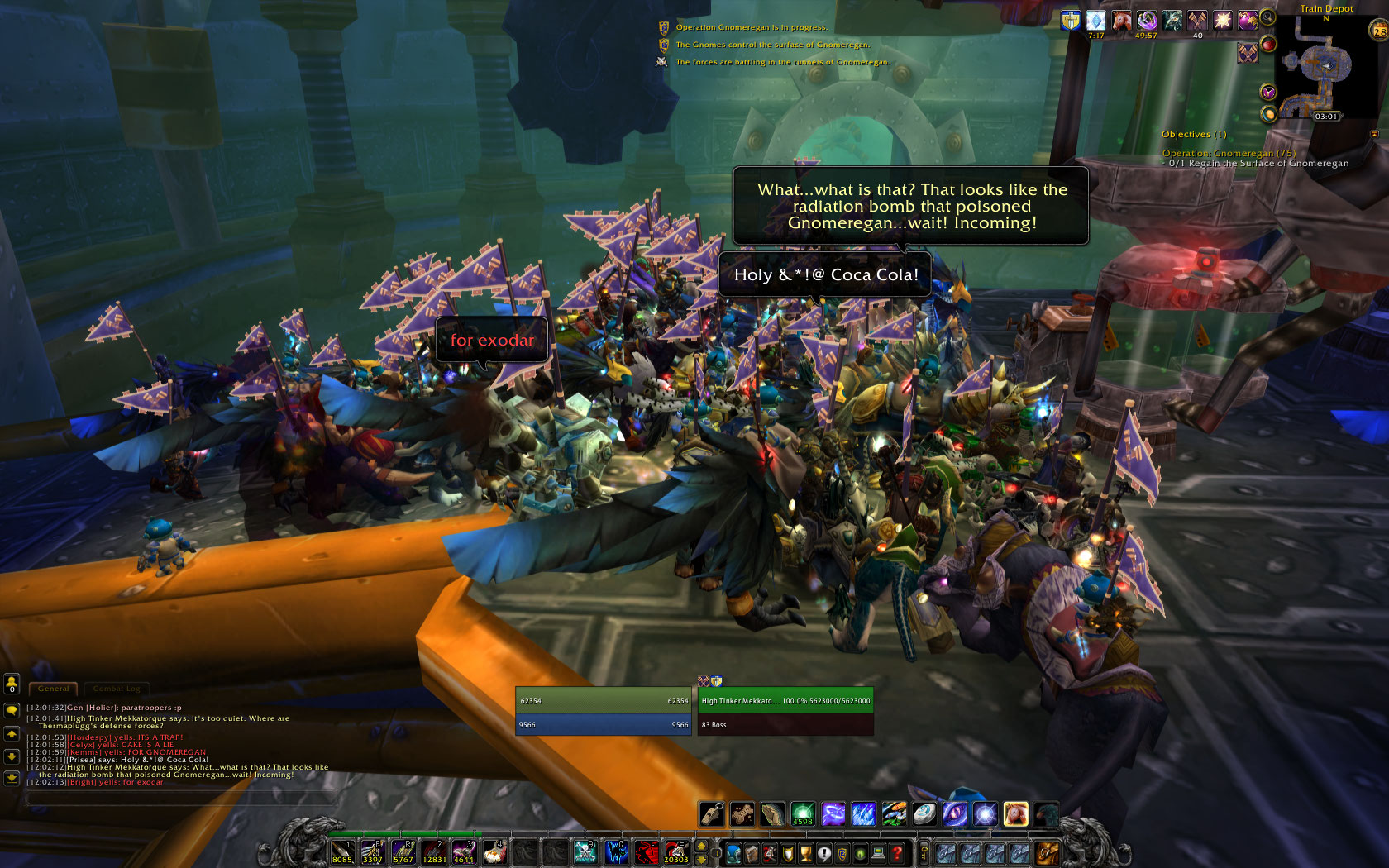Open the friends list button above chat

12,684
